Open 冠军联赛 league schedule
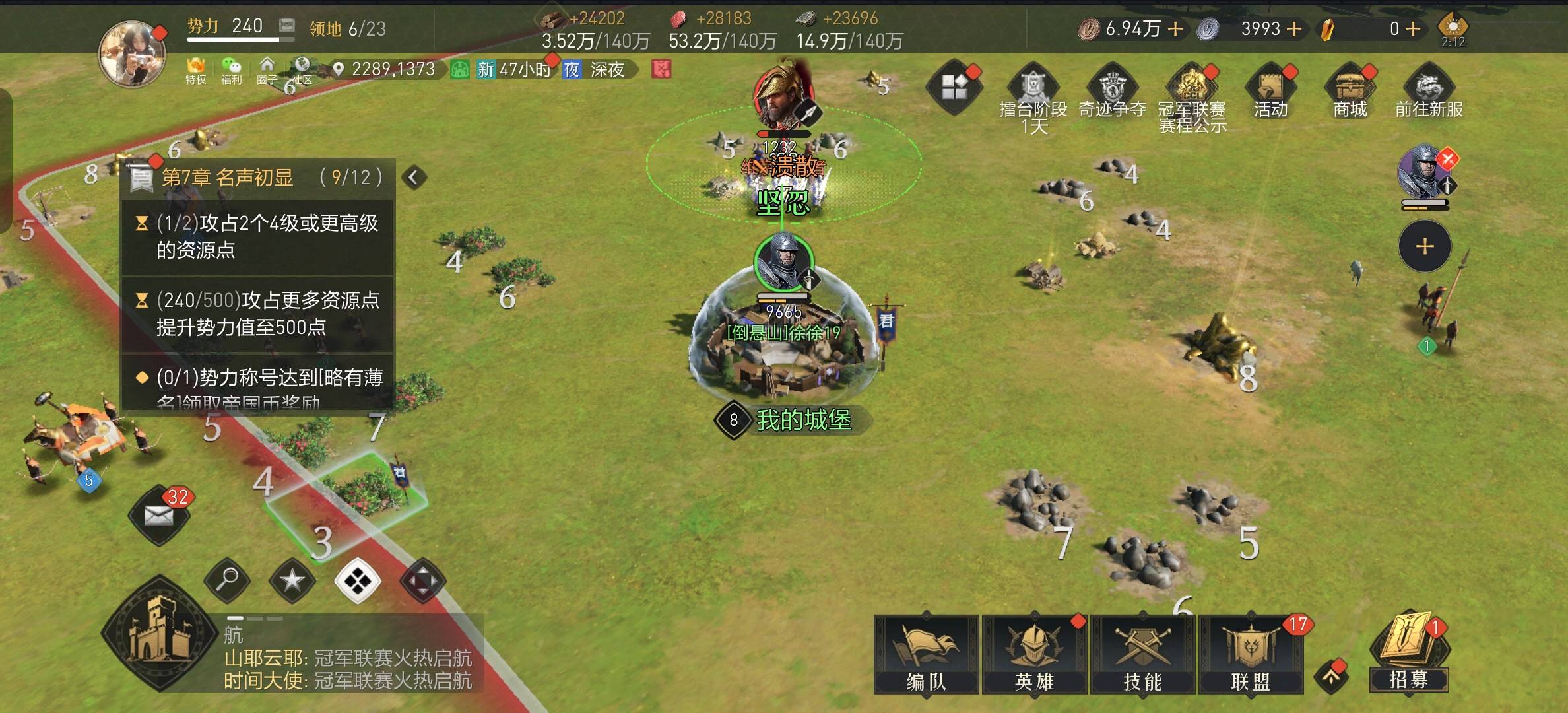Viewport: 1568px width, 713px height. tap(1192, 96)
